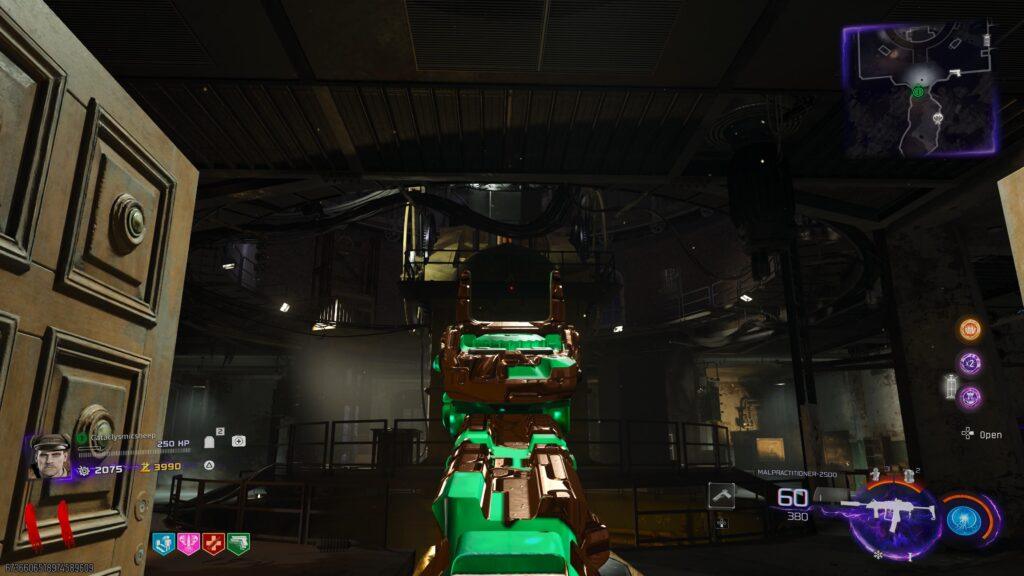
Task: Select the green player marker on minimap
Action: click(x=917, y=92)
